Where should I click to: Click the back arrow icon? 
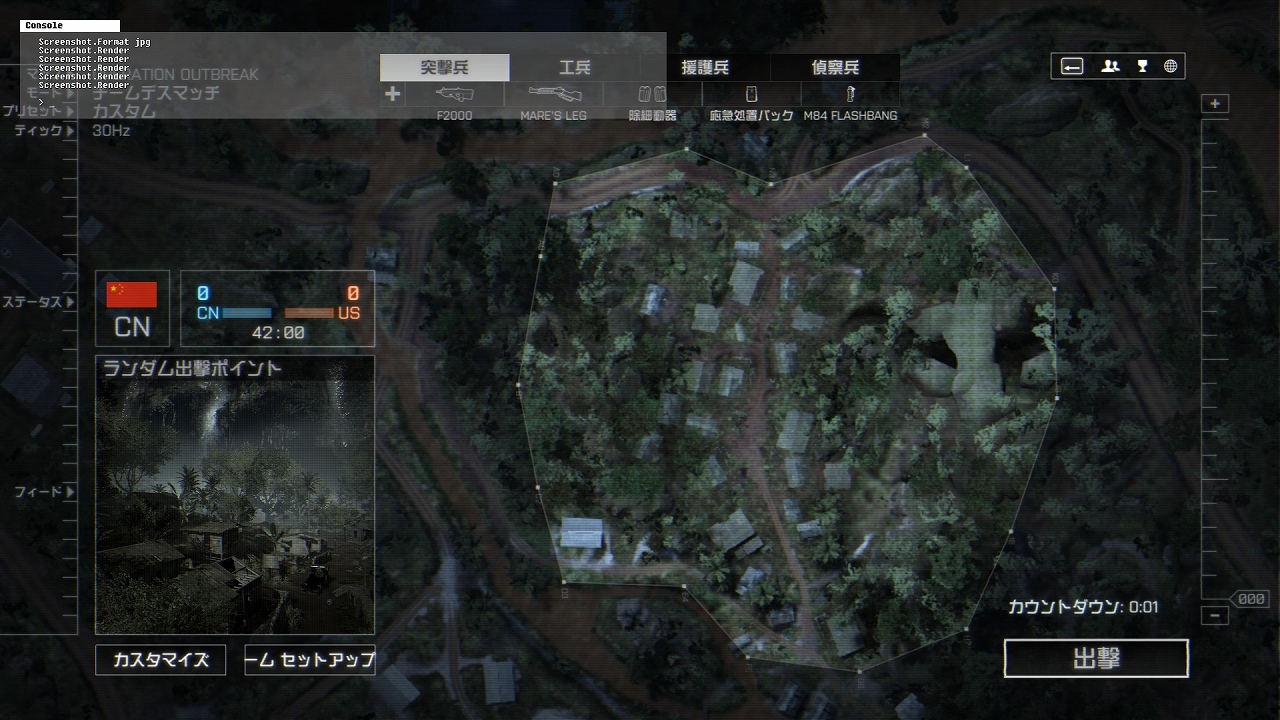tap(1072, 66)
